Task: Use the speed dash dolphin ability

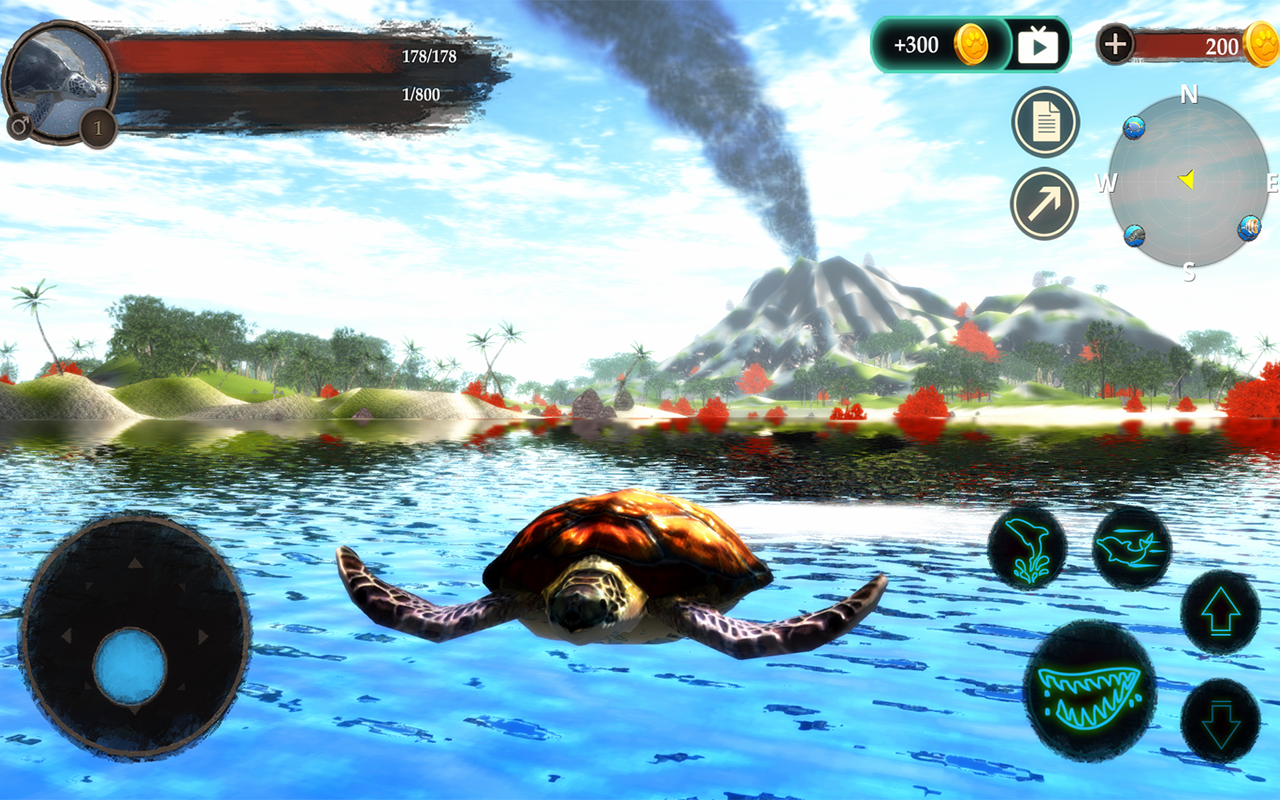Action: [x=1132, y=547]
